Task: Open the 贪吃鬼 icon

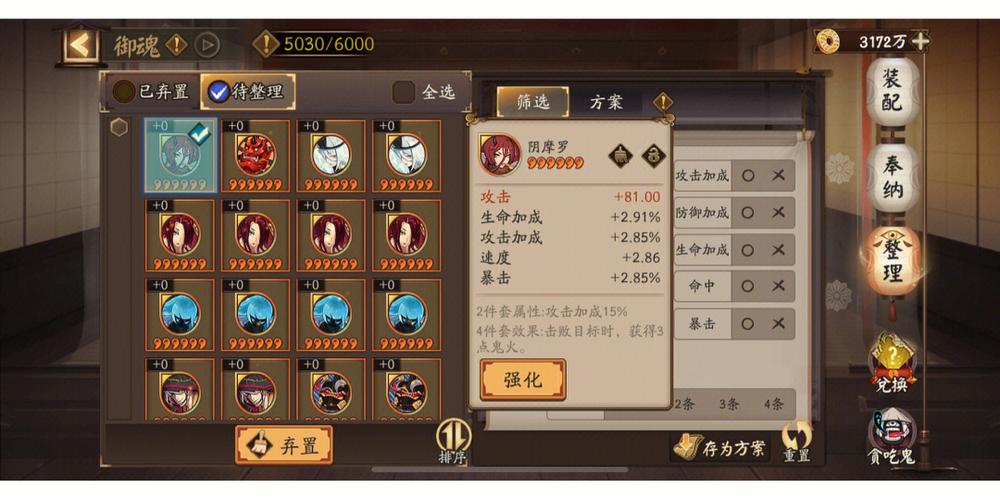Action: coord(890,440)
